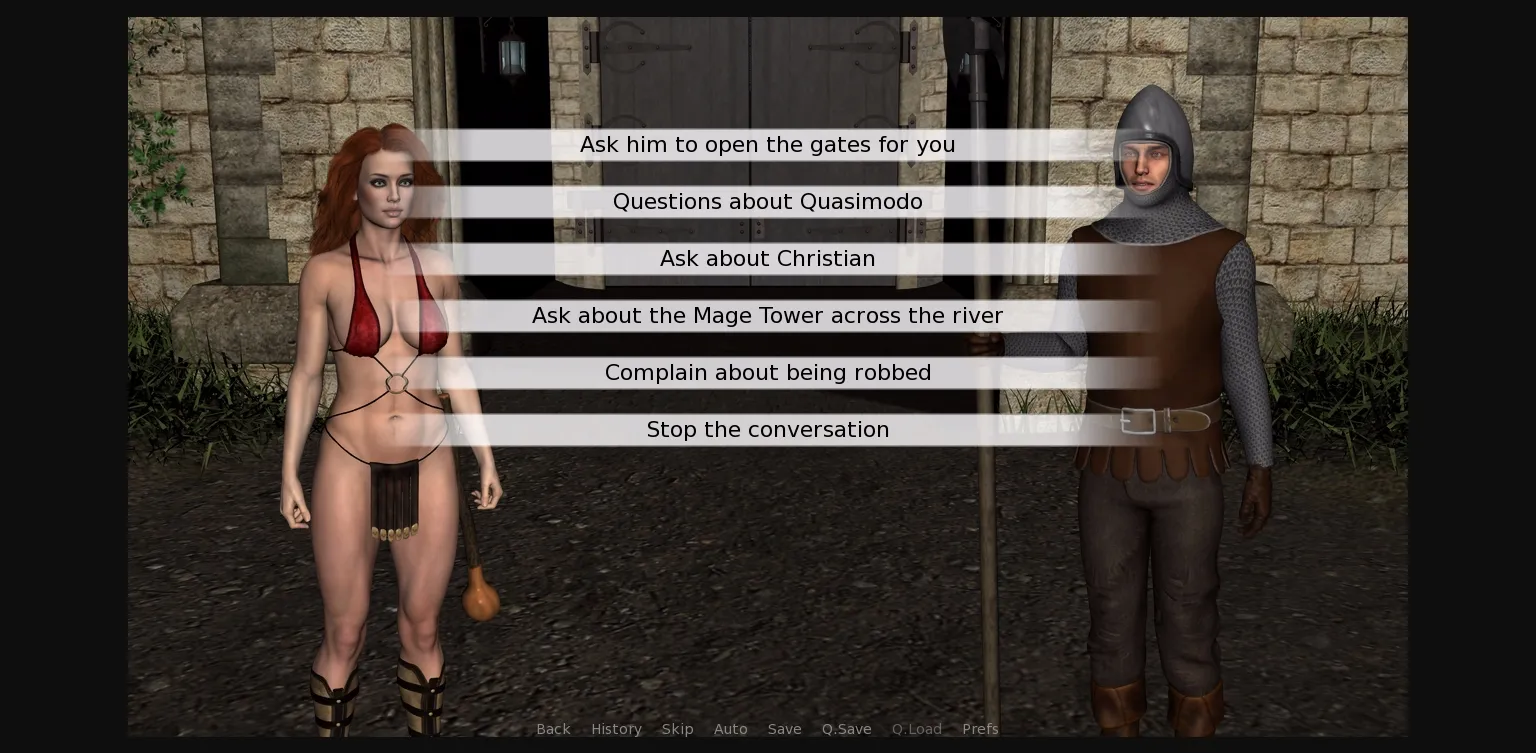
Task: Select "Complain about being robbed"
Action: pos(768,373)
